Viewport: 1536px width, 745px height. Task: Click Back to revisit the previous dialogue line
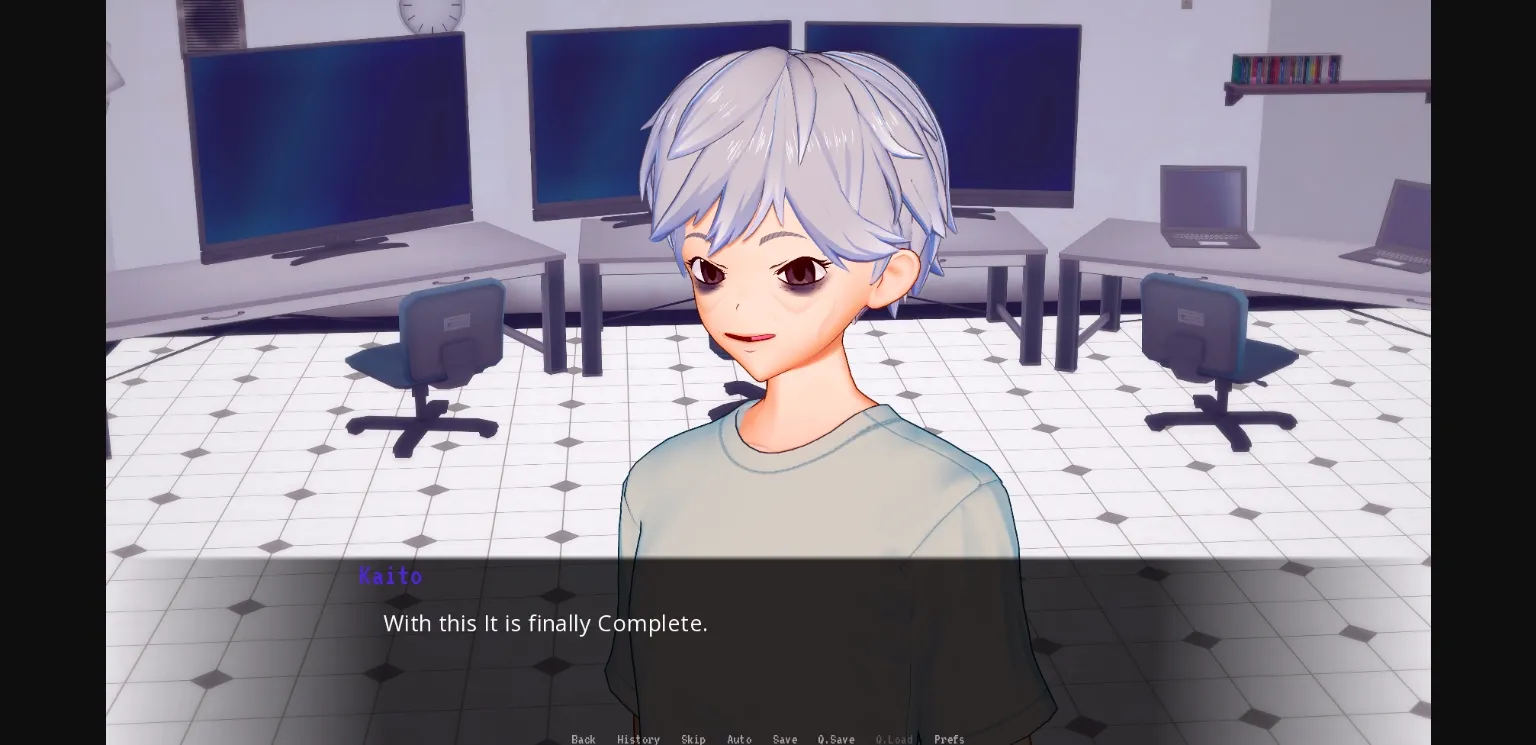(x=583, y=739)
